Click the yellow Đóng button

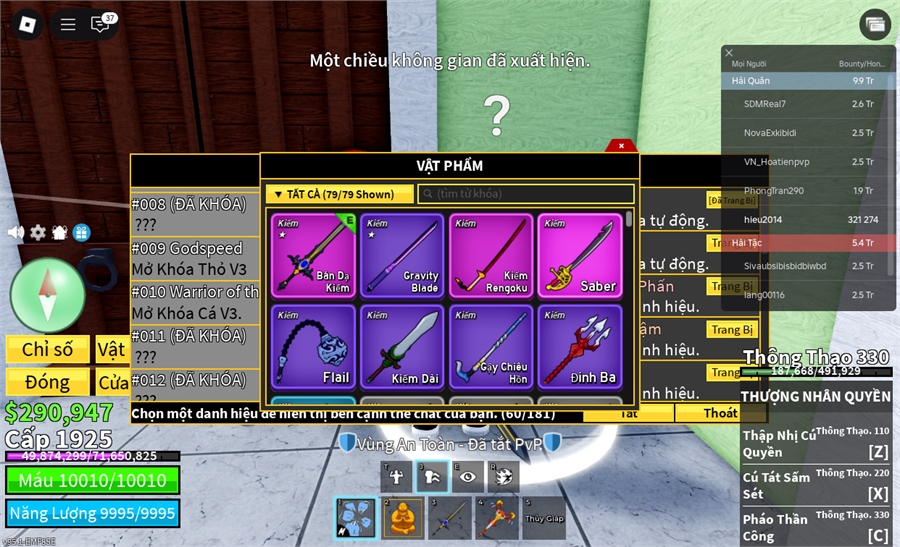point(47,382)
